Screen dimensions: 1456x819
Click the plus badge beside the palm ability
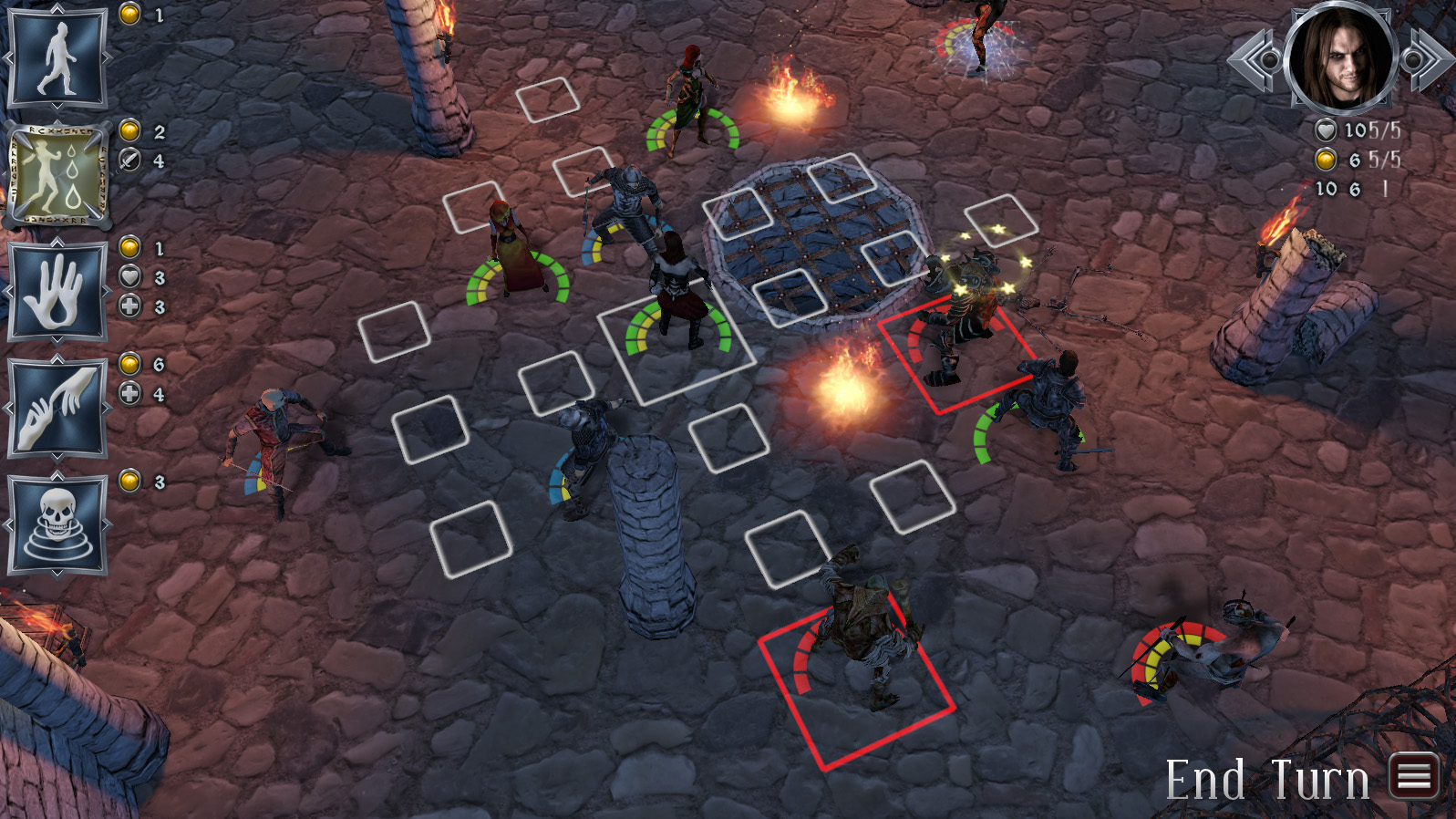130,306
